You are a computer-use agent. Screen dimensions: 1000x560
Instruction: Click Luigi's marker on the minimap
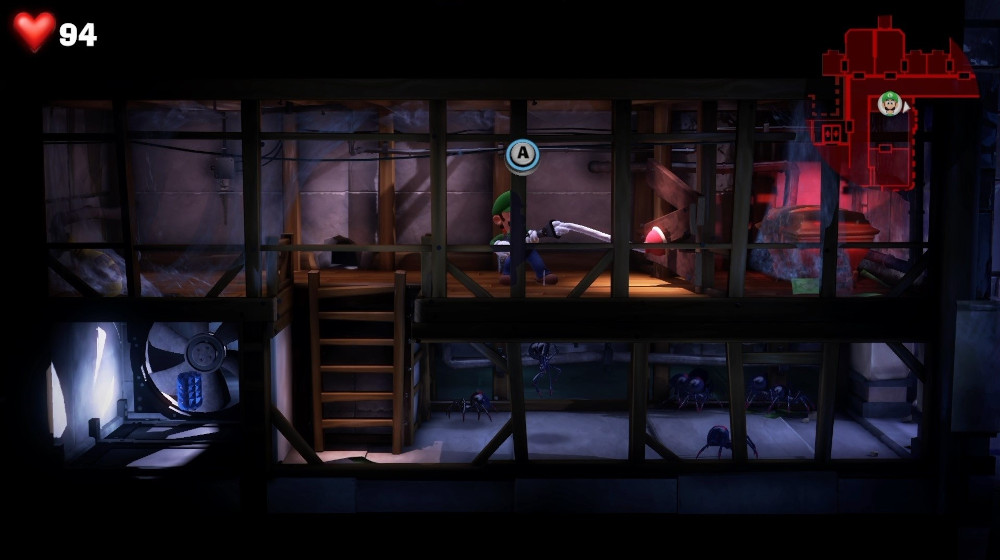[x=889, y=102]
